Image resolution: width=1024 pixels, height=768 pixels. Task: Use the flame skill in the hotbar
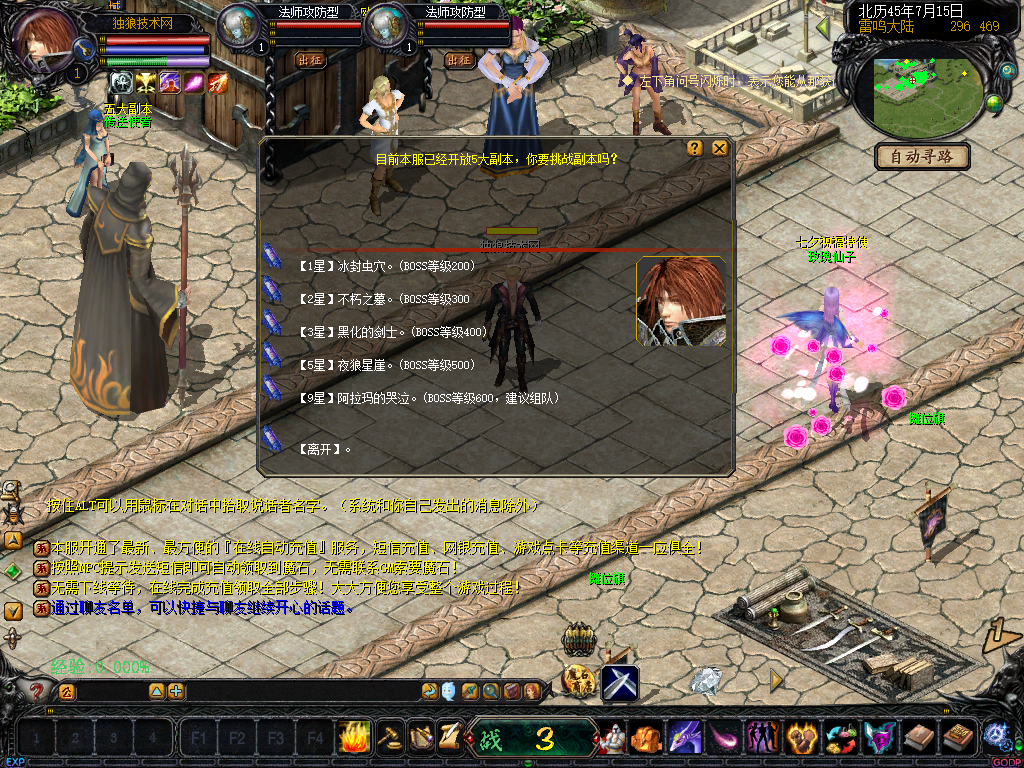click(354, 737)
